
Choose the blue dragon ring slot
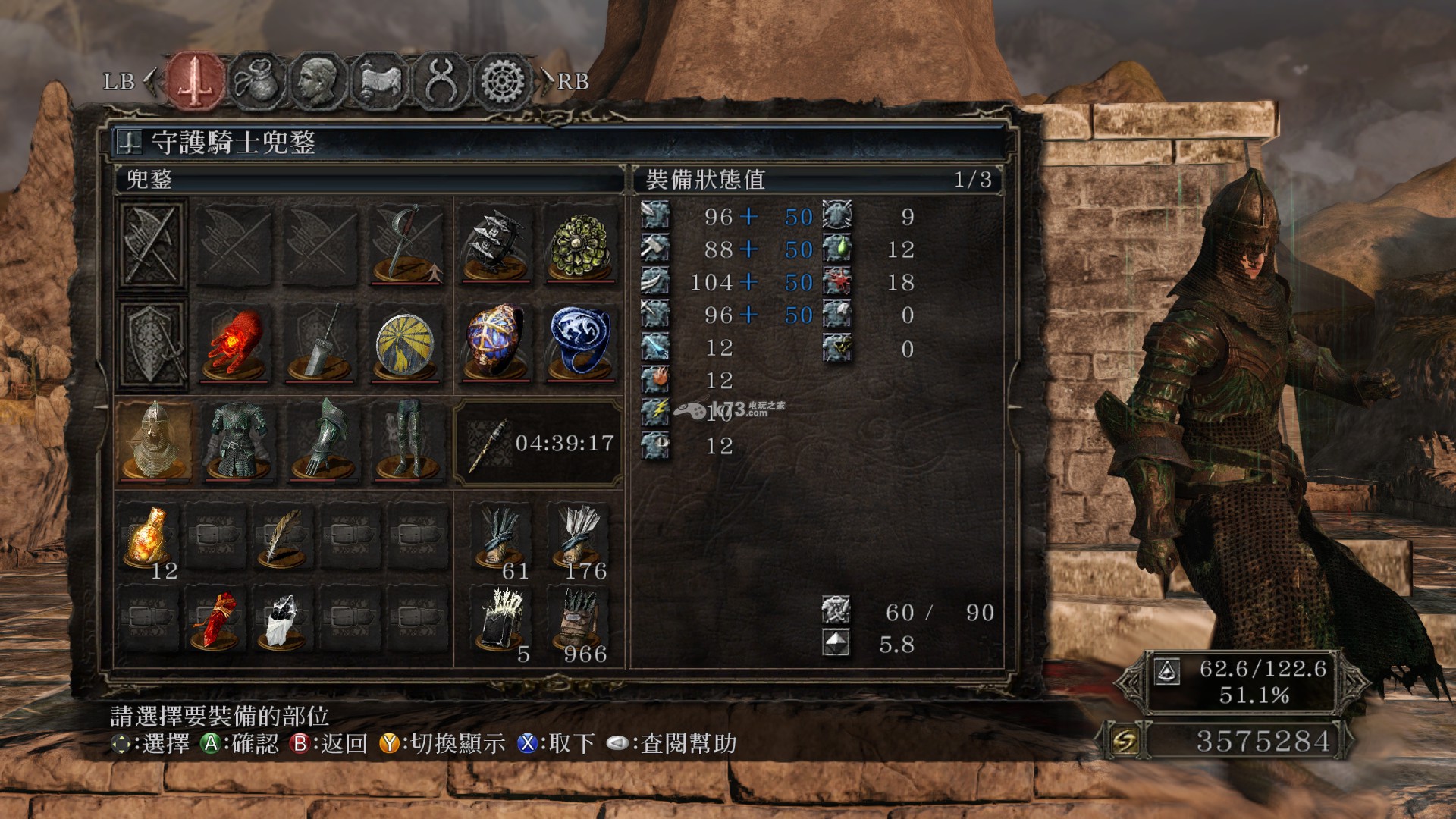click(x=581, y=344)
